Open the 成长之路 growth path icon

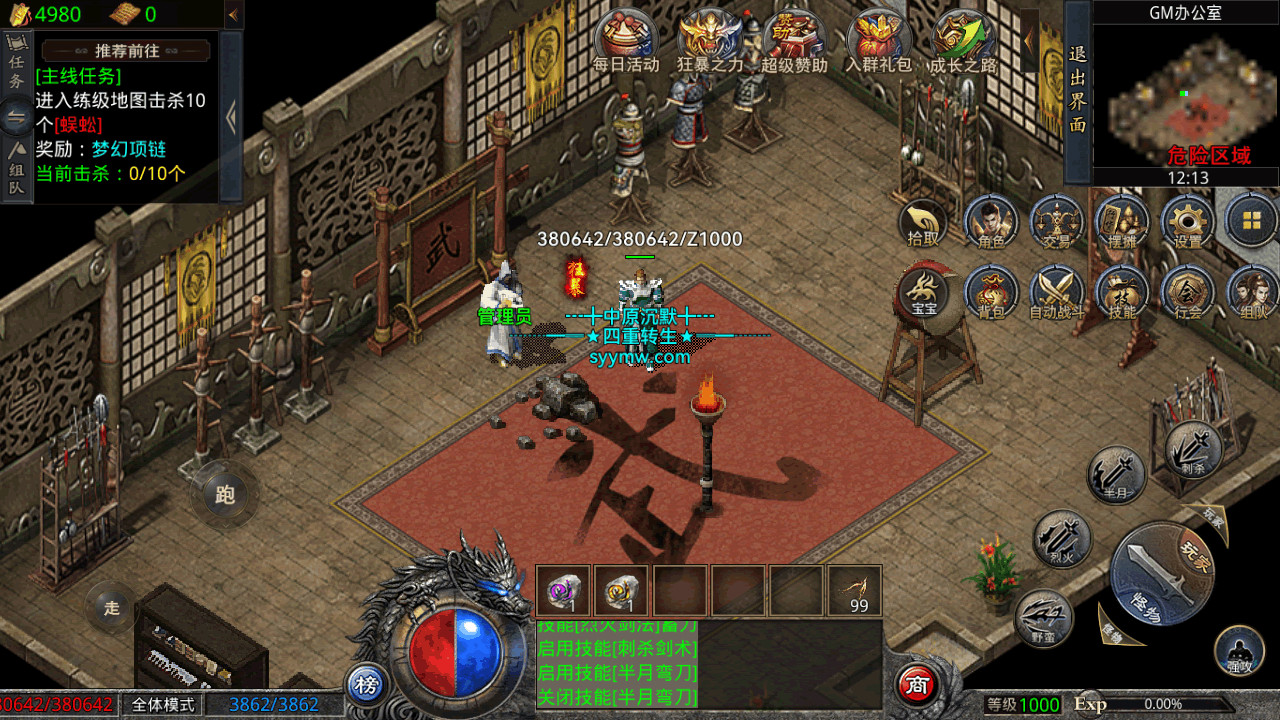click(963, 40)
